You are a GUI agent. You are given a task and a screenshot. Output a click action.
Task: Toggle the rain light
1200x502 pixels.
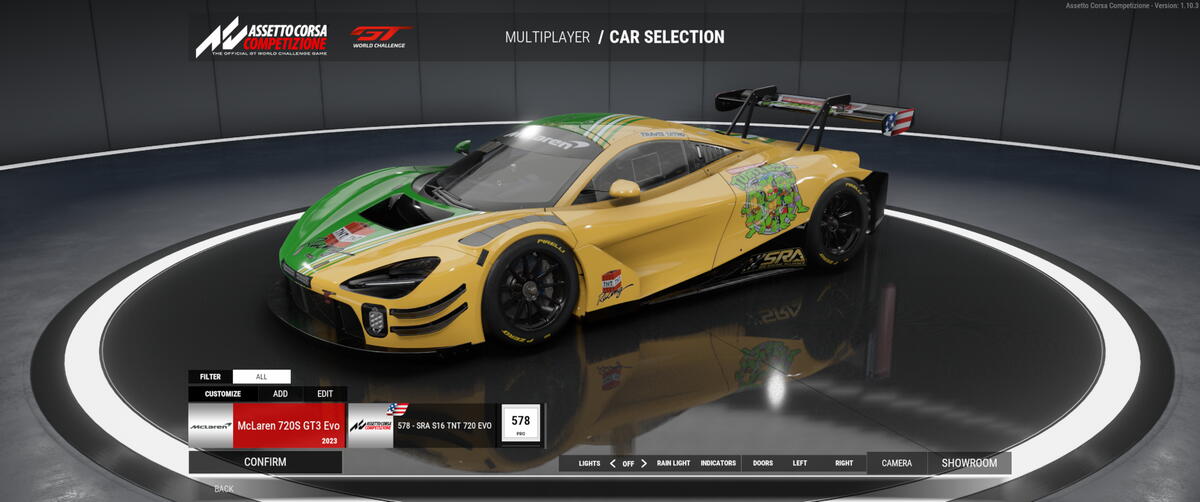(673, 463)
